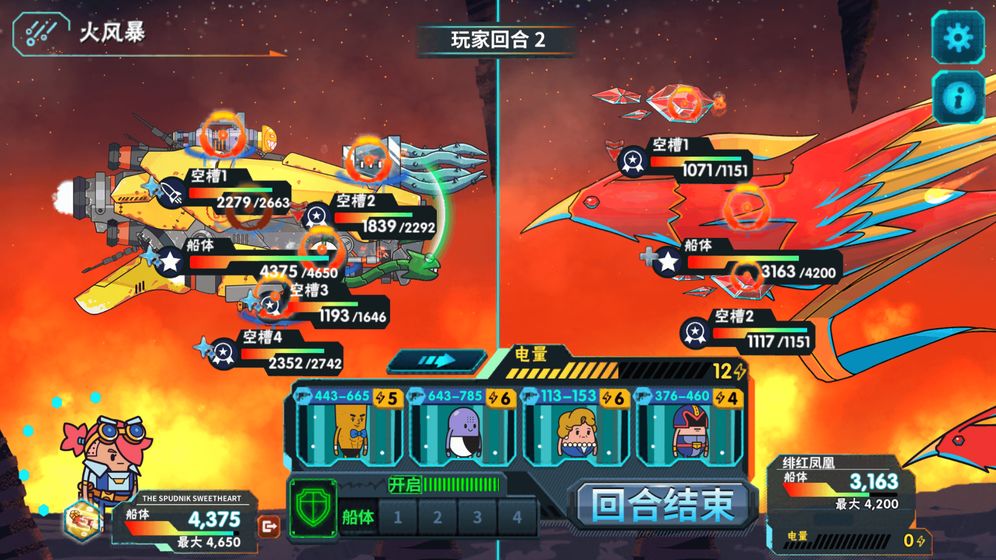Choose shield slot number 2
The width and height of the screenshot is (996, 560).
coord(438,517)
